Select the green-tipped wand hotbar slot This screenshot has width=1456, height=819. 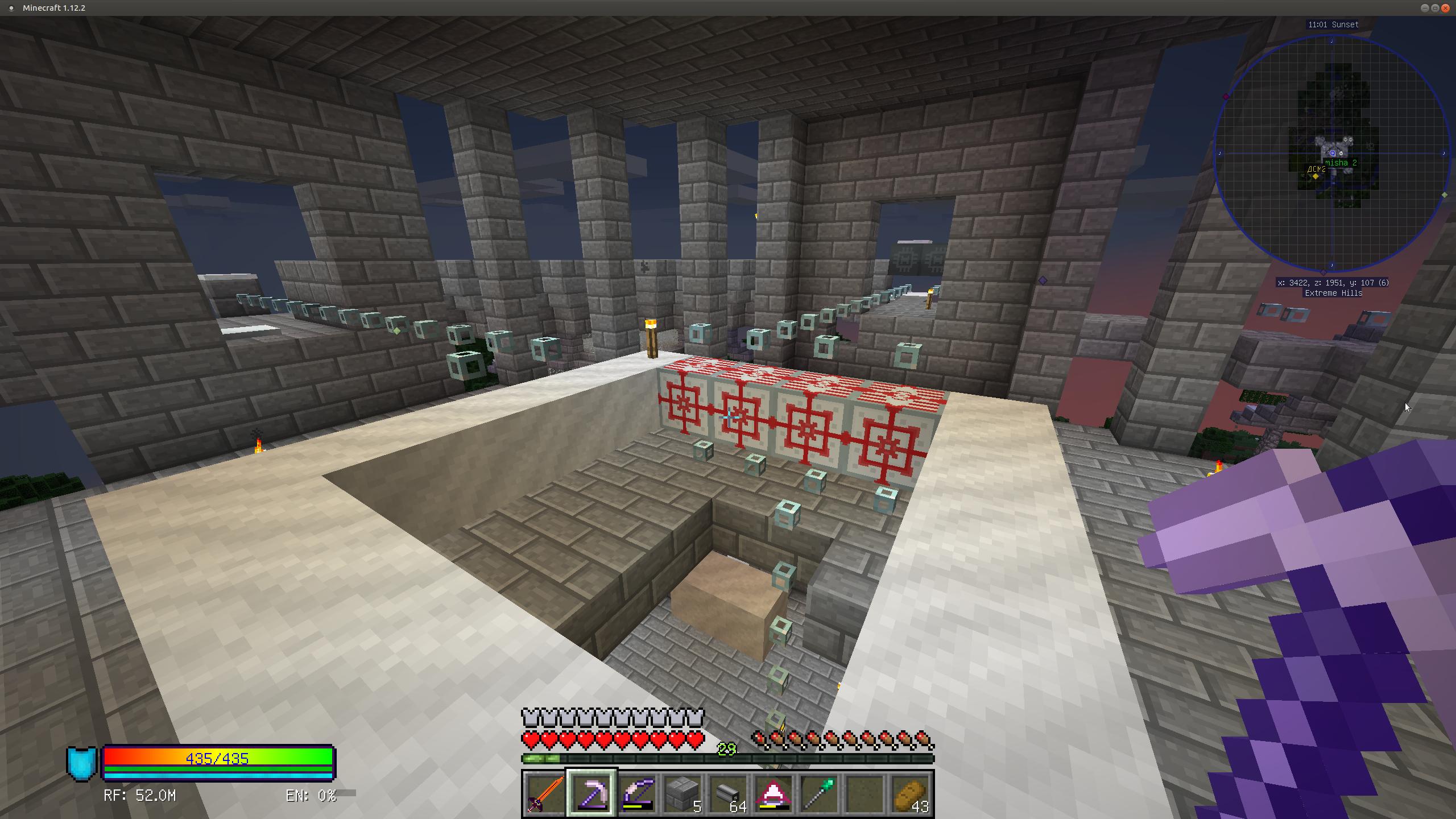pyautogui.click(x=819, y=793)
